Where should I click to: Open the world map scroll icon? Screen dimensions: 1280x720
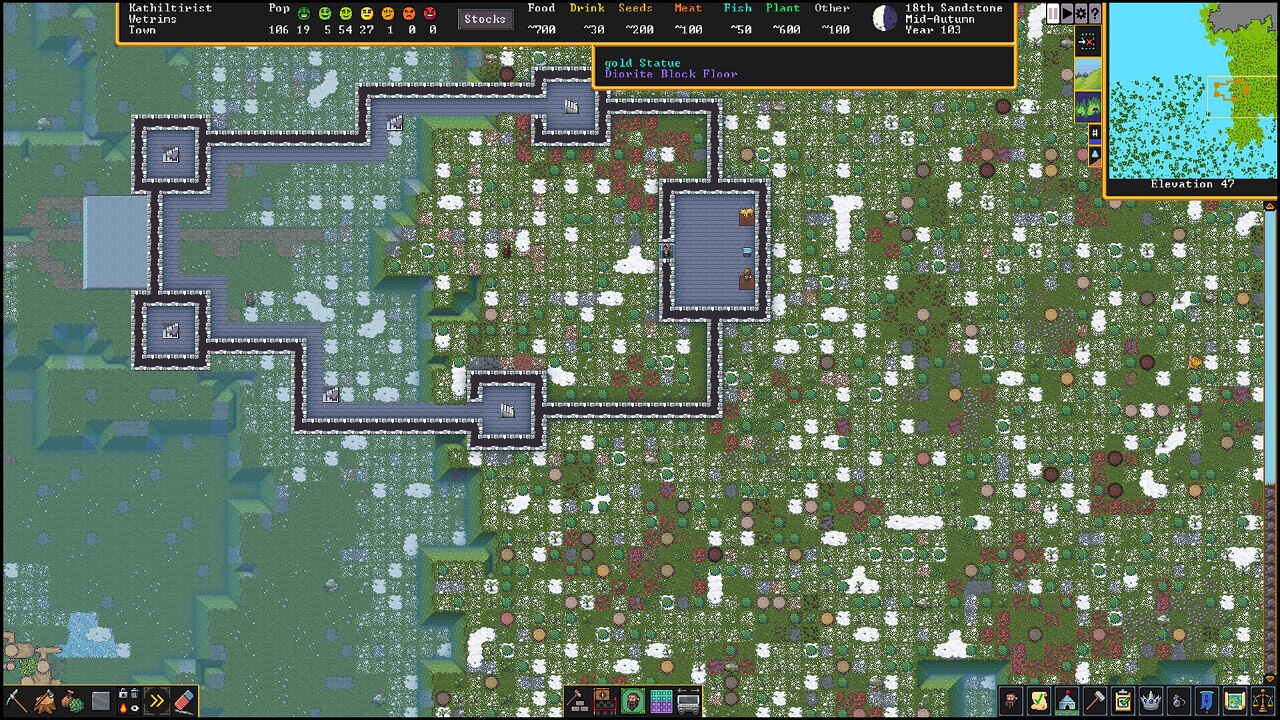pos(1234,702)
